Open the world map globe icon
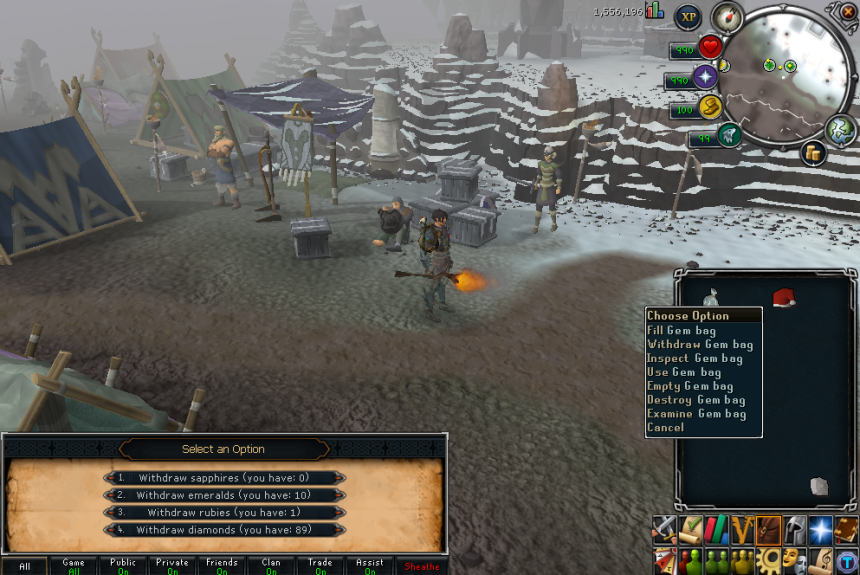Viewport: 860px width, 575px height. (x=839, y=129)
